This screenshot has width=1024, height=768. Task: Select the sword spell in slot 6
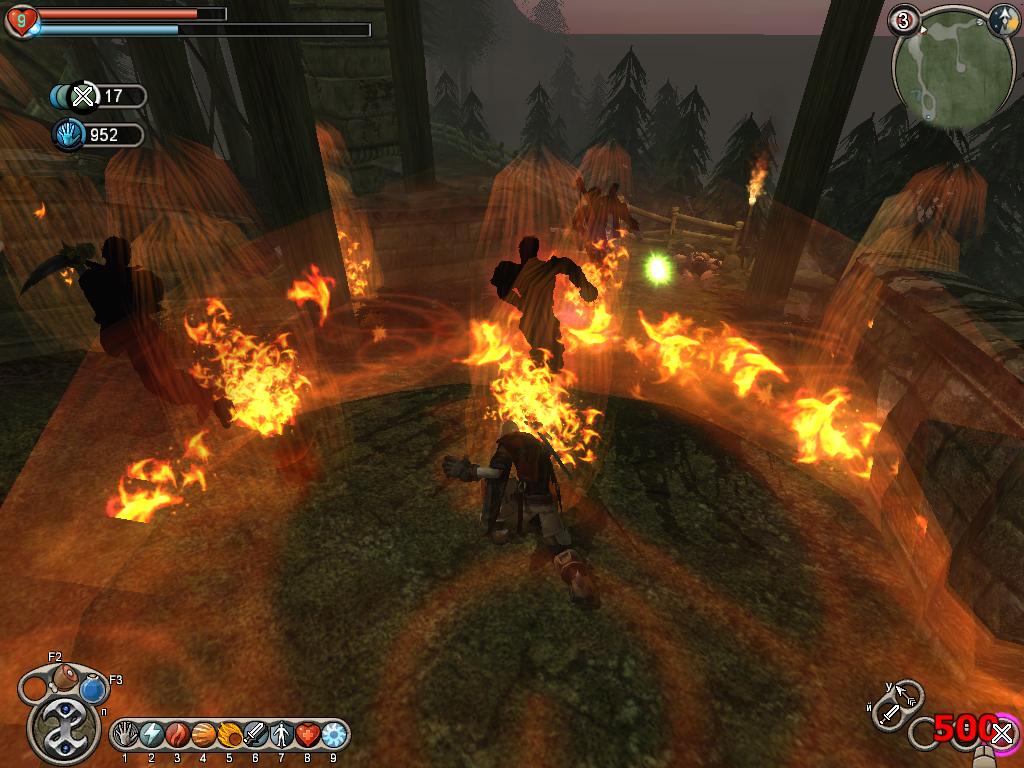coord(255,735)
